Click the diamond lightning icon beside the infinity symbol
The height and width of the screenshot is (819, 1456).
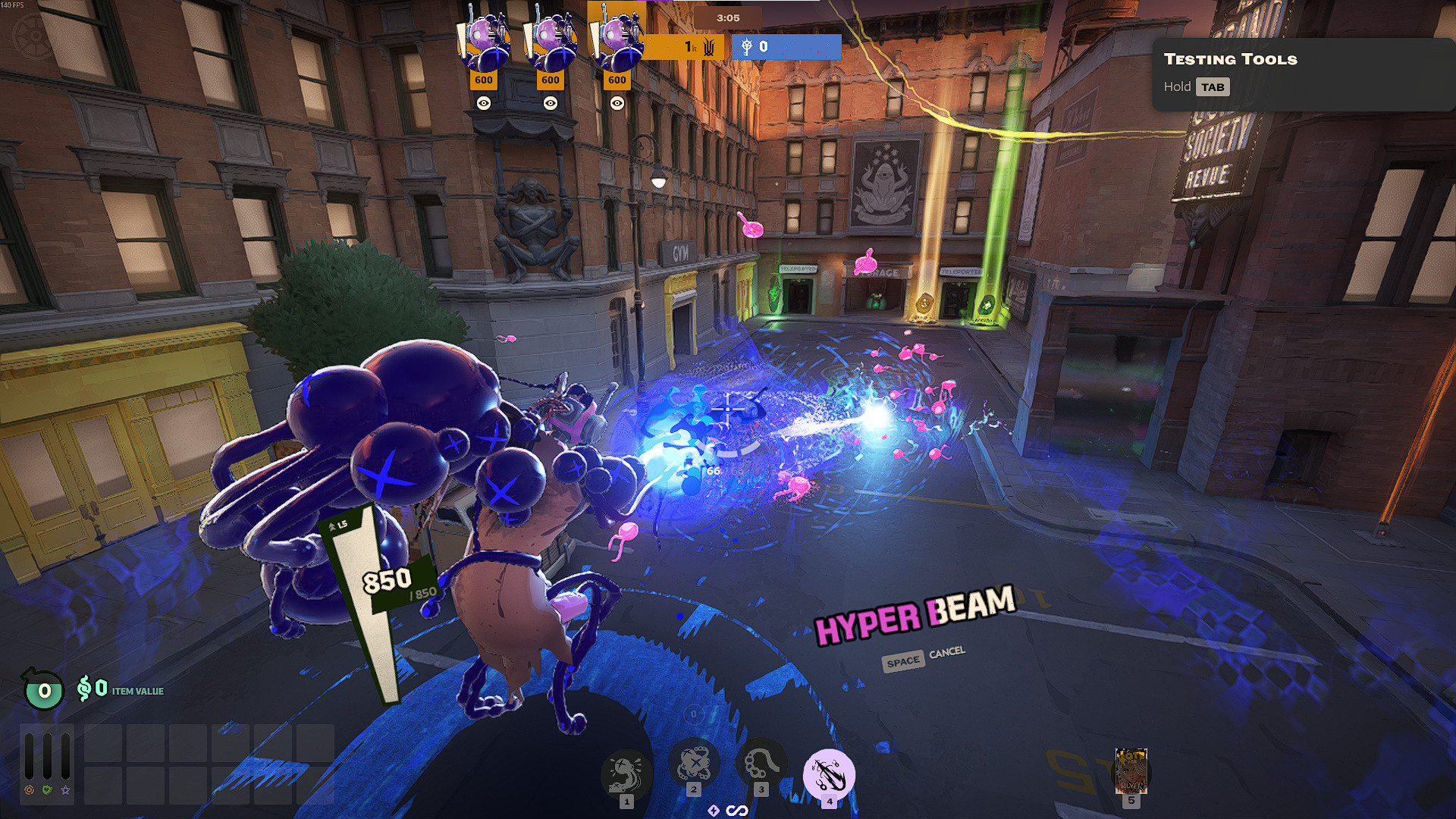point(714,810)
